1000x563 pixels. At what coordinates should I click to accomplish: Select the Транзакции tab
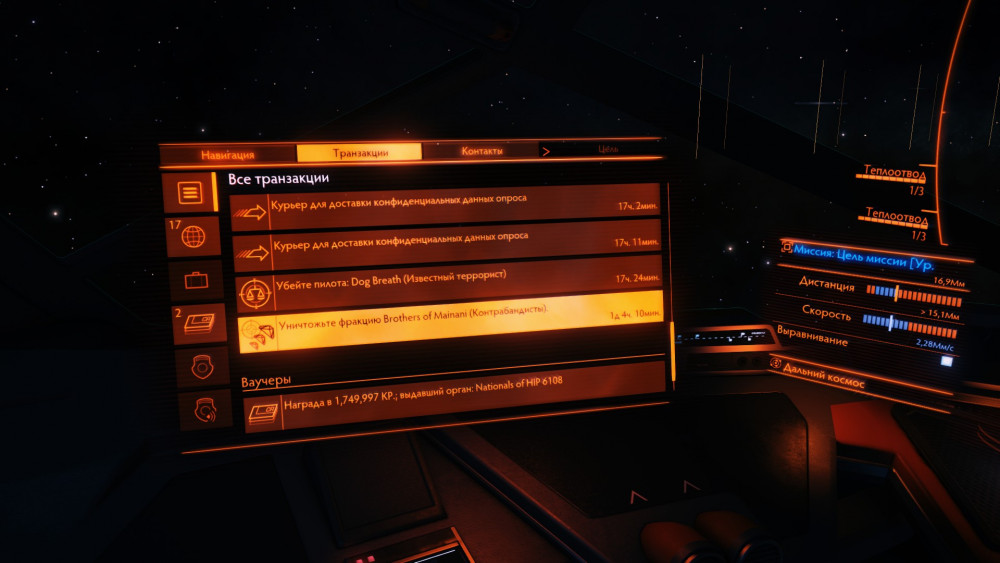pyautogui.click(x=360, y=153)
